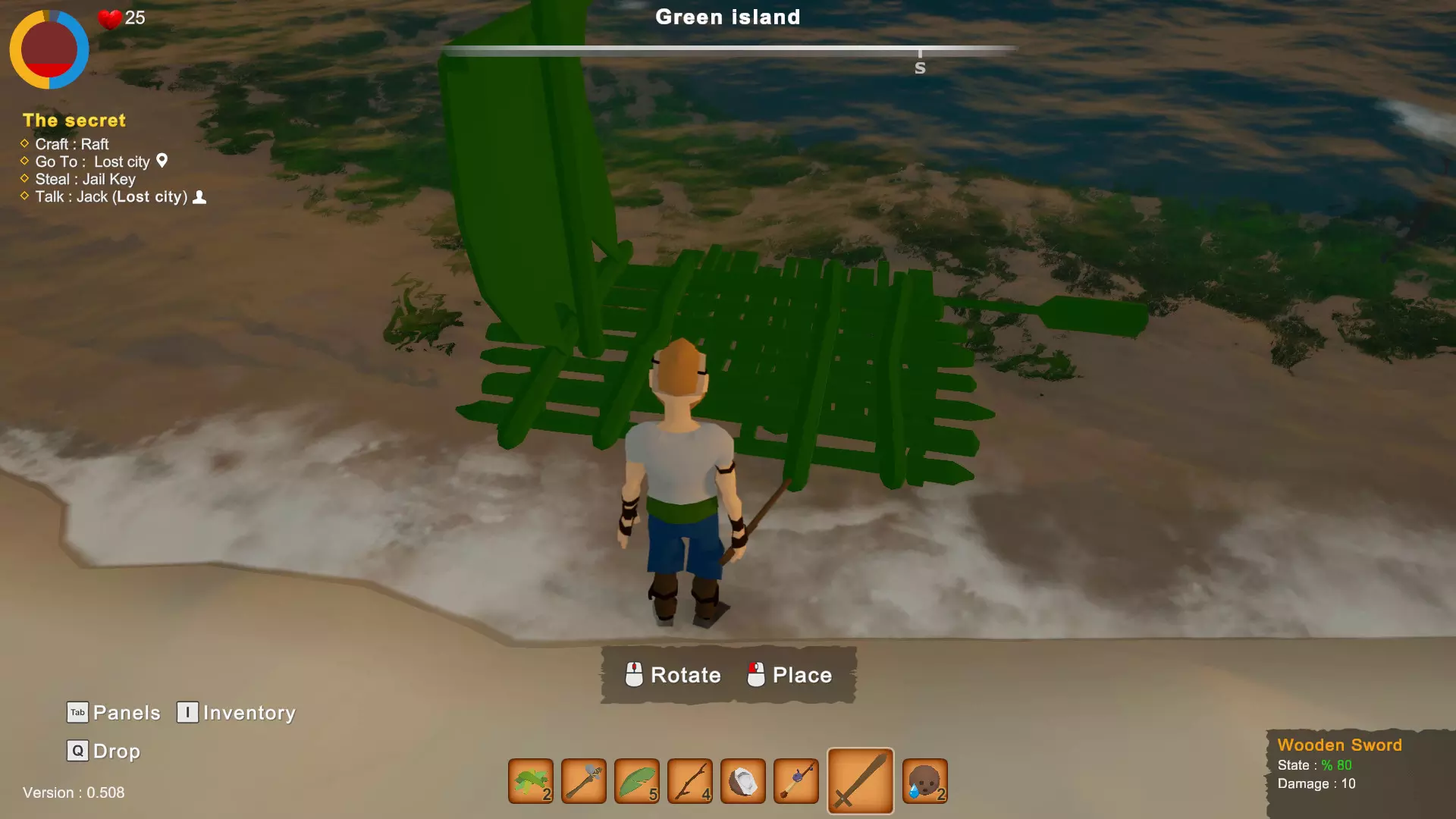
Task: Click the Craft : Raft quest objective
Action: (x=72, y=144)
